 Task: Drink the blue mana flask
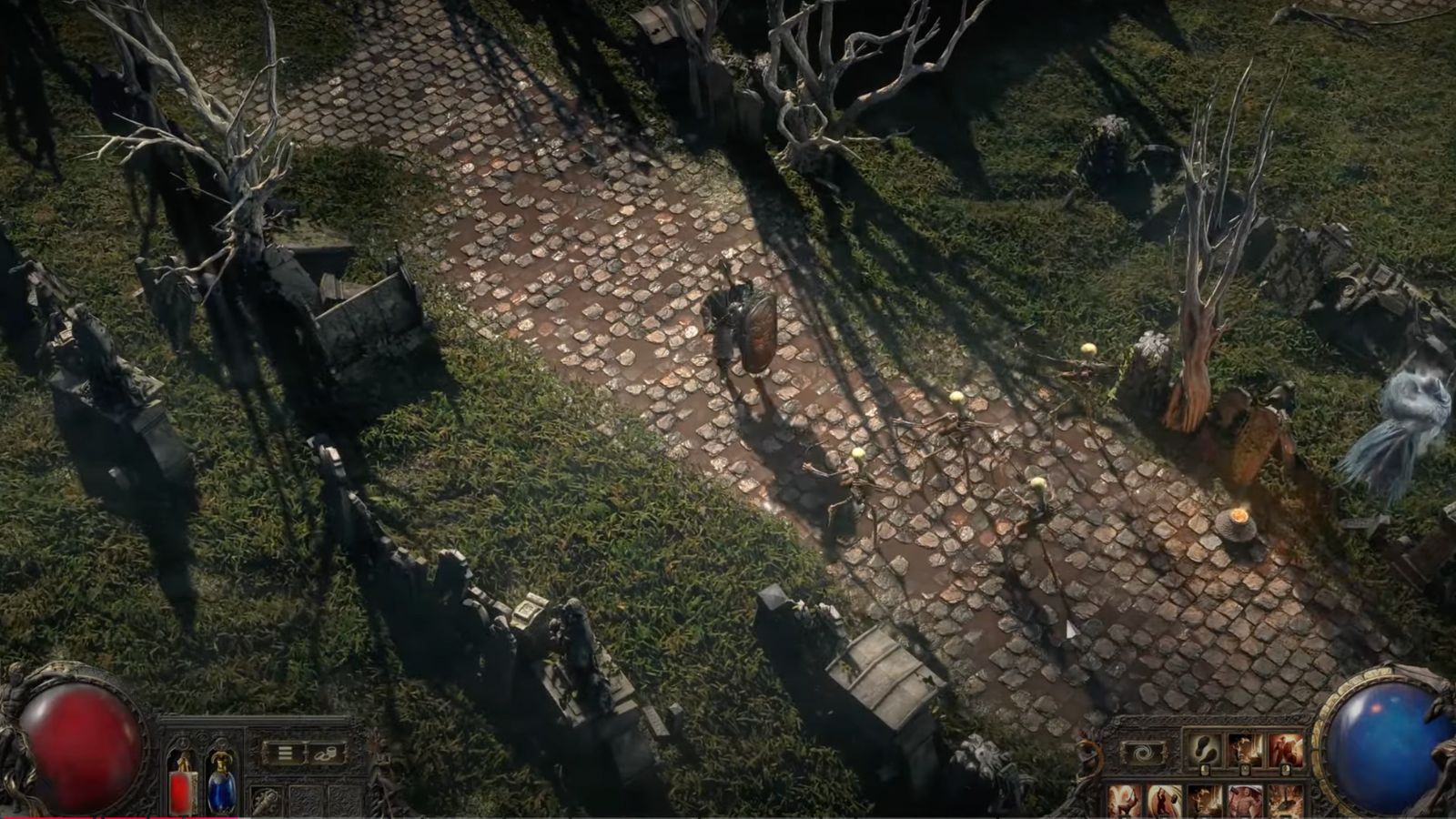pyautogui.click(x=221, y=788)
